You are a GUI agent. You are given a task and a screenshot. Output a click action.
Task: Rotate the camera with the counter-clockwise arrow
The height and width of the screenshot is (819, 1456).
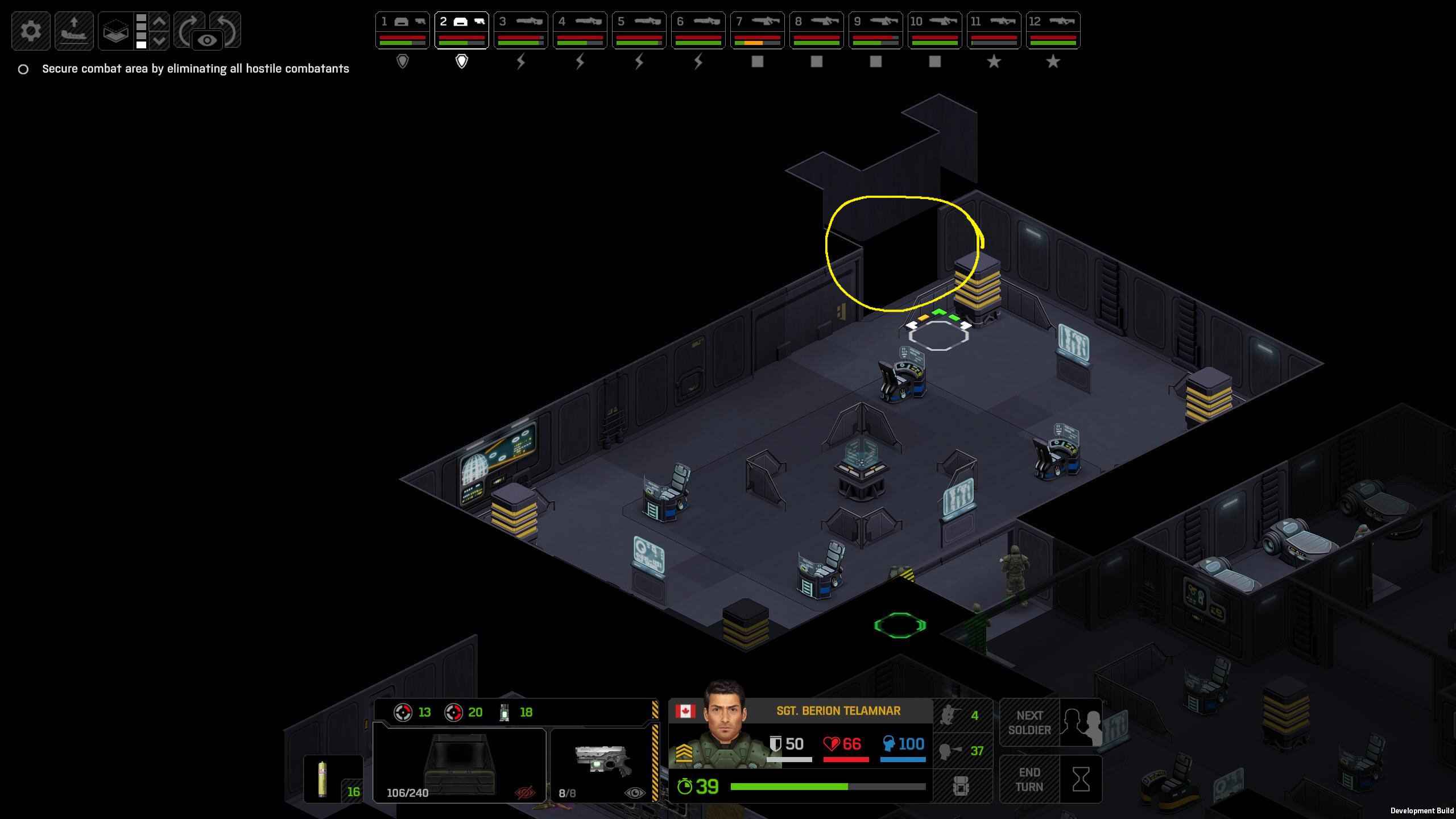pos(227,26)
